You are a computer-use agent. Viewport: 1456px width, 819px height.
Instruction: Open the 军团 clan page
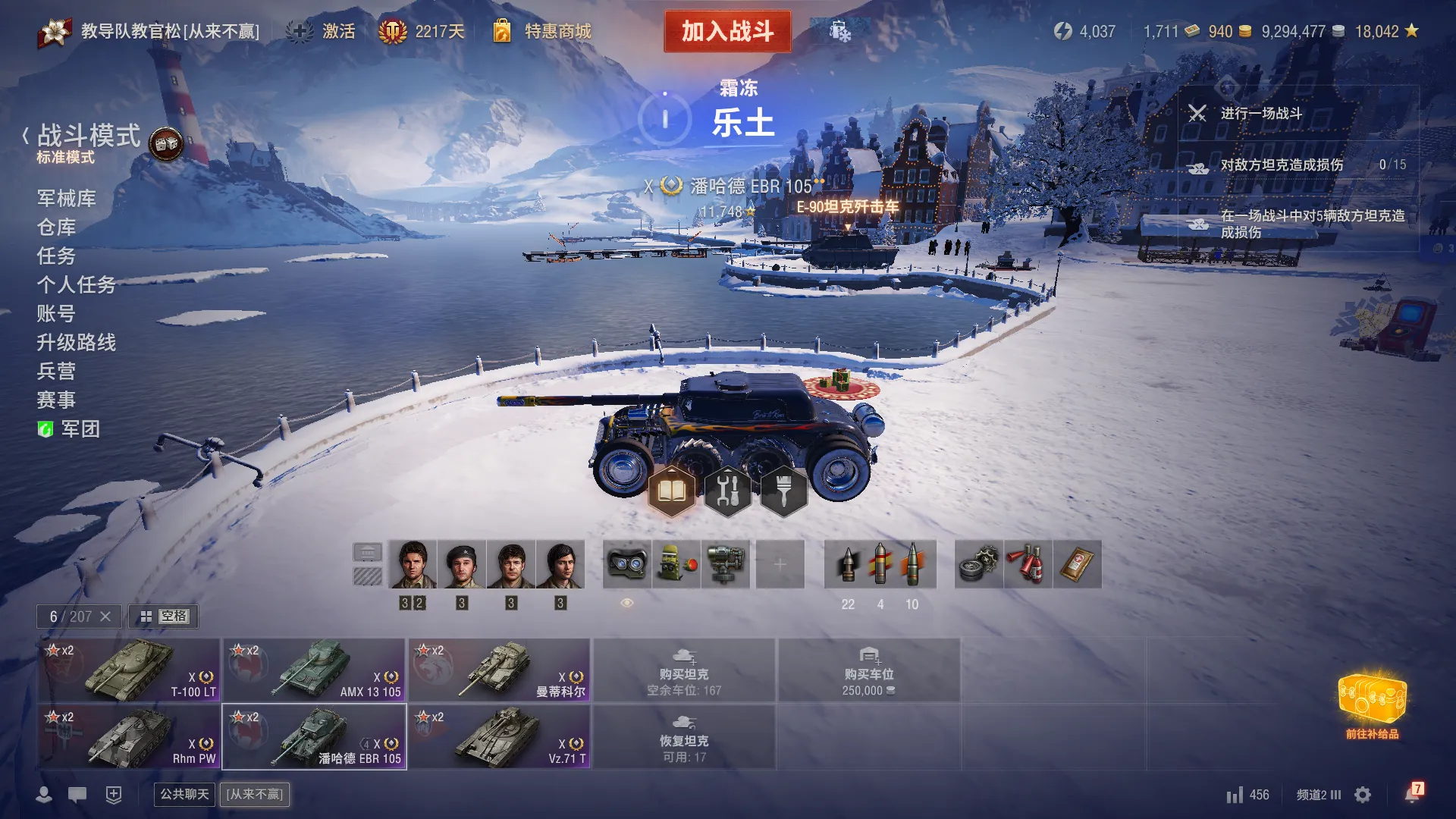(x=80, y=429)
